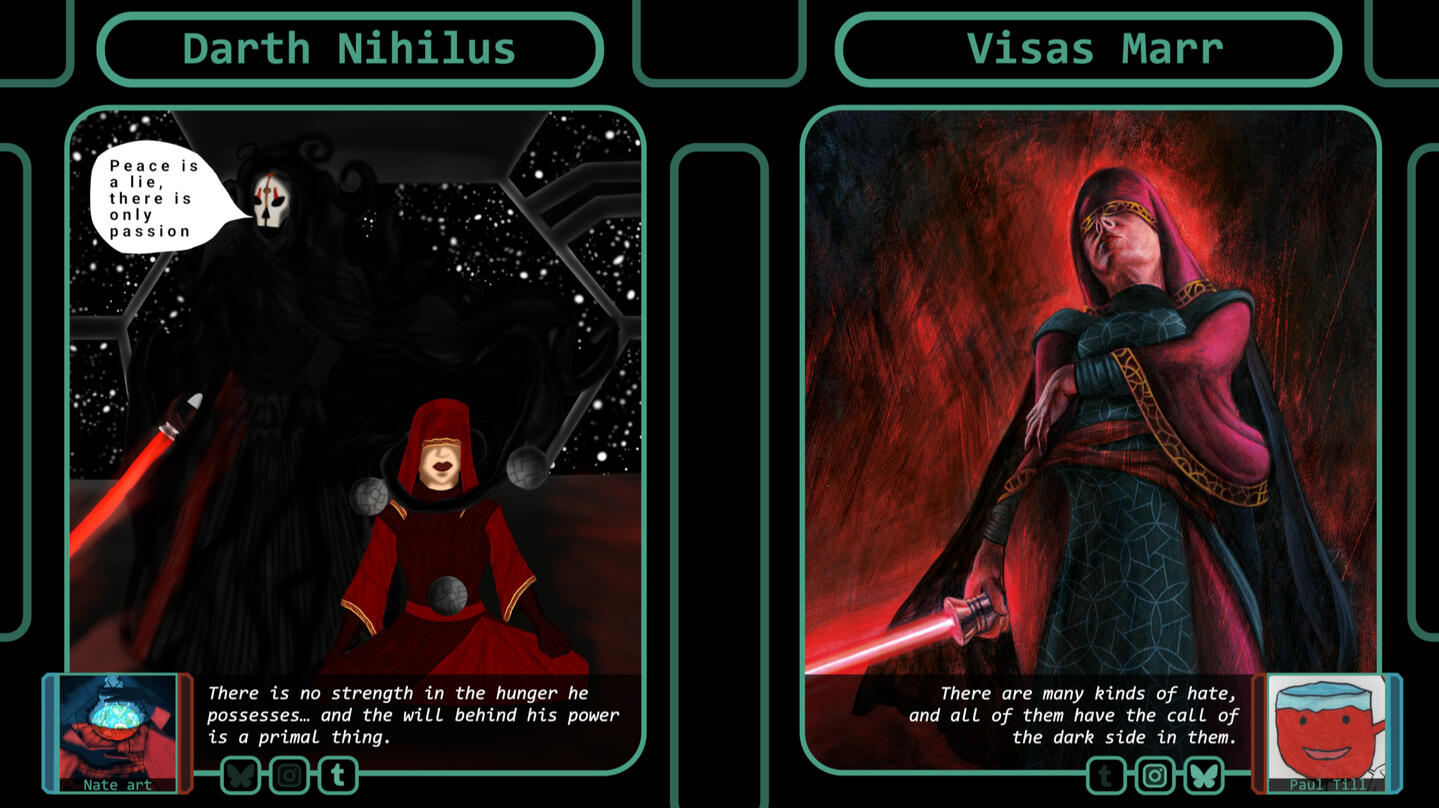1439x808 pixels.
Task: Click the Paul Till artist avatar
Action: click(x=1326, y=730)
